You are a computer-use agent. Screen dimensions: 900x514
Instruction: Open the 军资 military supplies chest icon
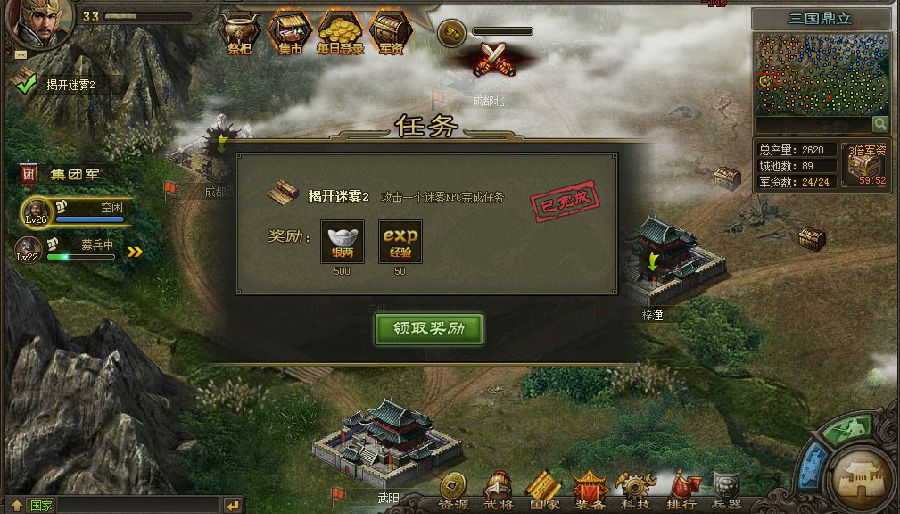tap(388, 31)
